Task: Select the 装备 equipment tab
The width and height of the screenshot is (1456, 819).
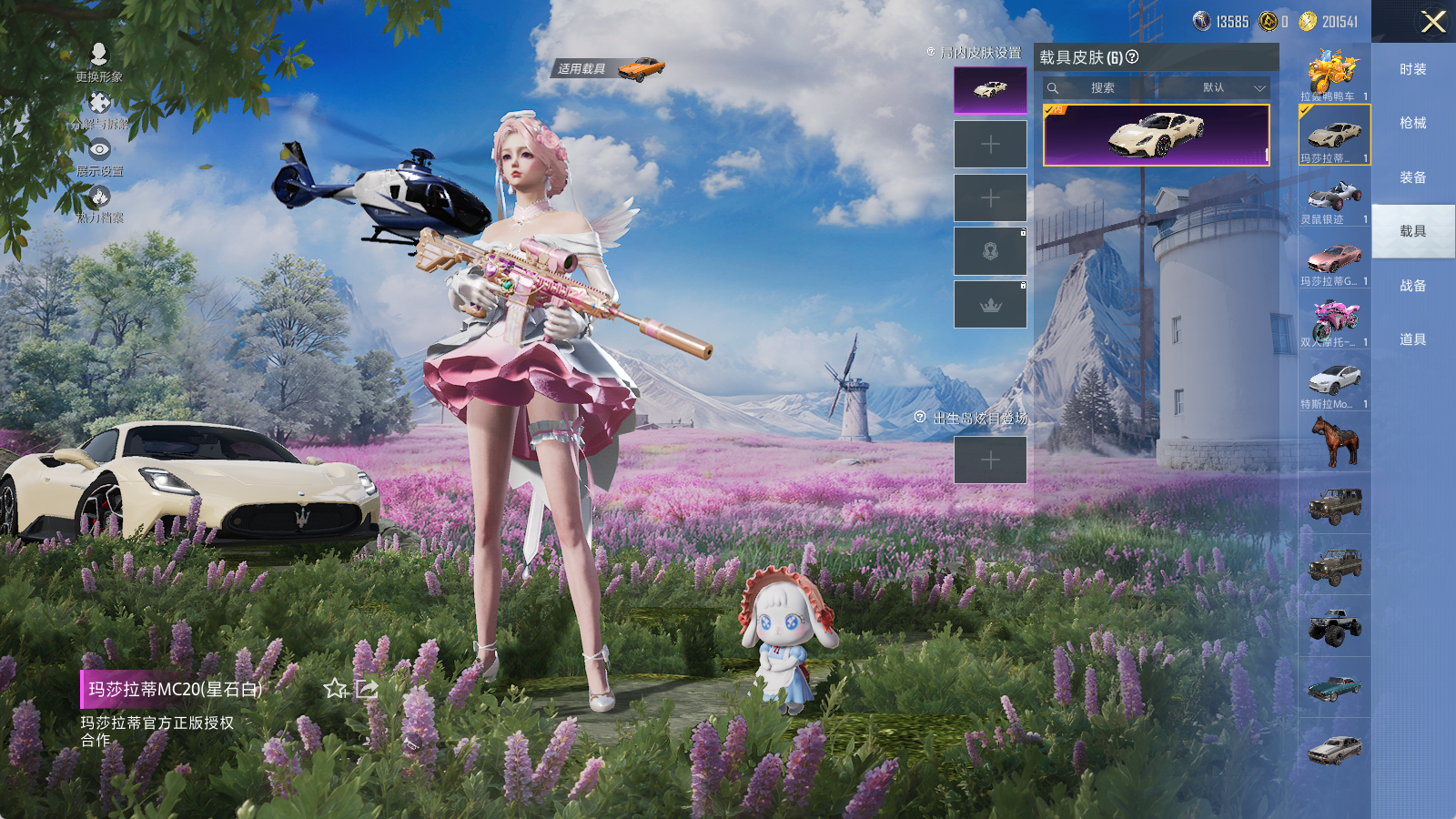Action: (x=1412, y=177)
